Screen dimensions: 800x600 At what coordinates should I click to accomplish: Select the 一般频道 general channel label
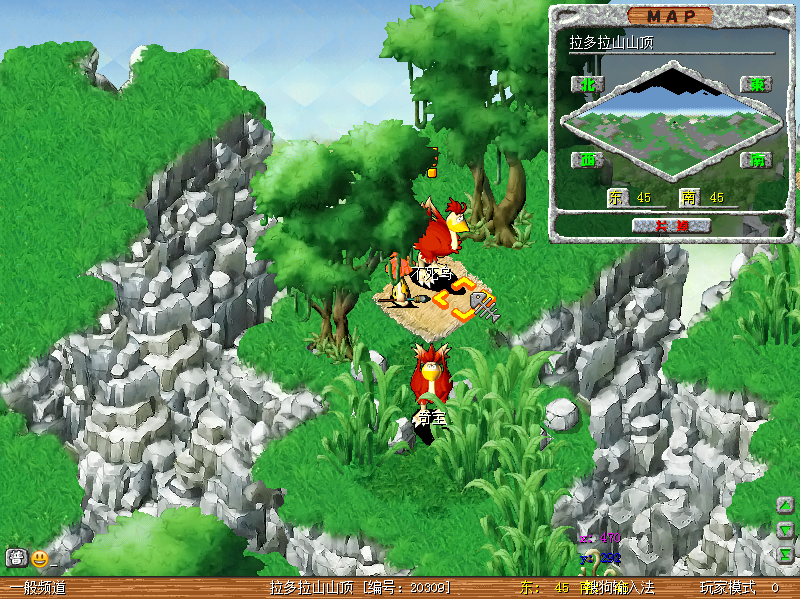coord(38,588)
